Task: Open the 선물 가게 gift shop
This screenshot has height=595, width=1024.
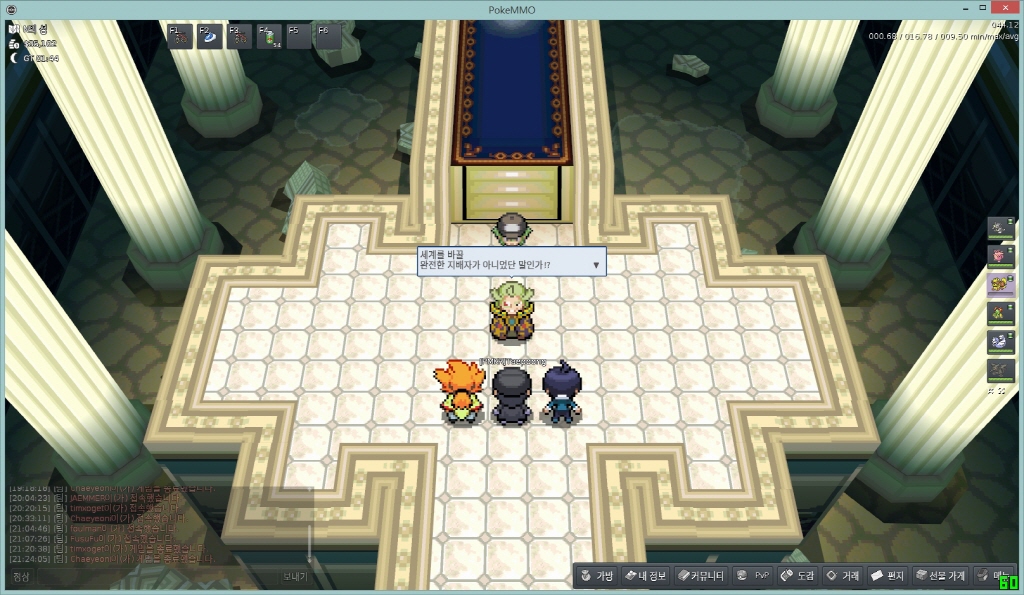Action: click(x=940, y=576)
